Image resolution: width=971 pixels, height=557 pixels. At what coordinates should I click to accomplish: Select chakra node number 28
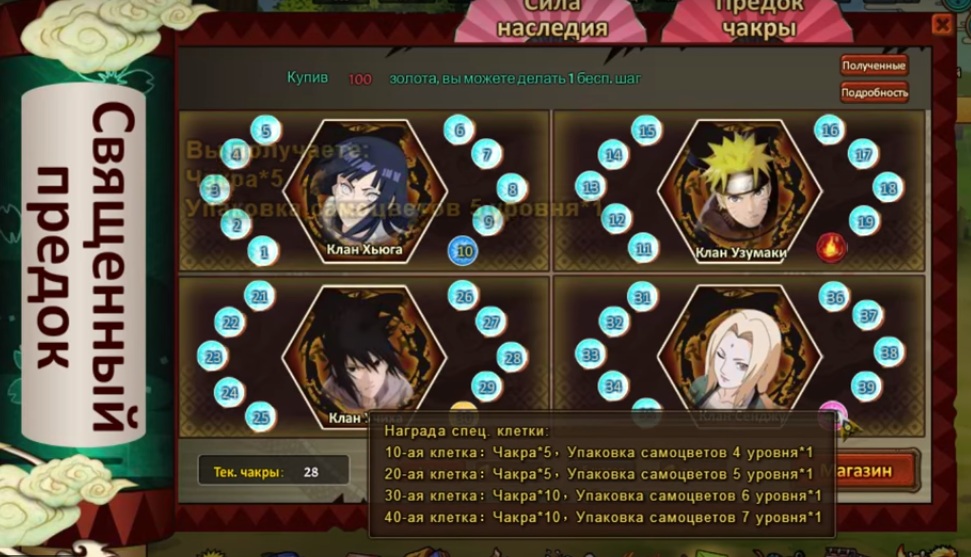pos(511,356)
